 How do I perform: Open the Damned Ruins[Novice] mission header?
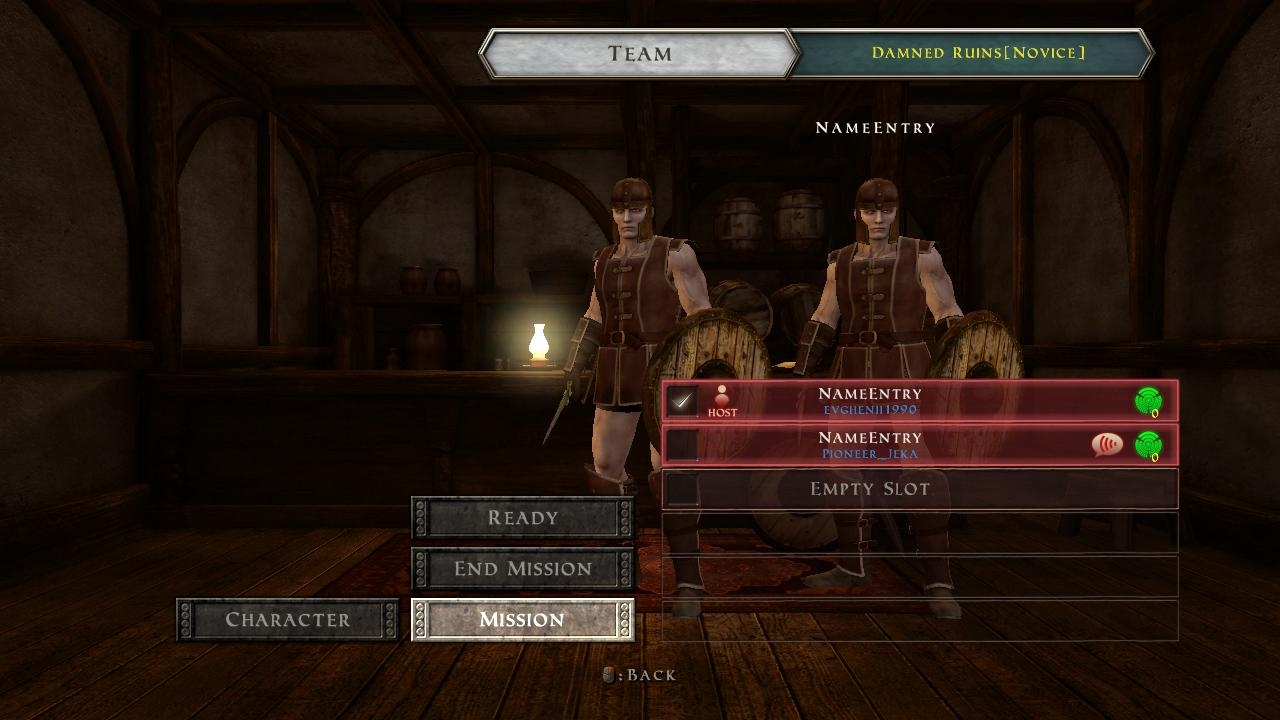[977, 53]
